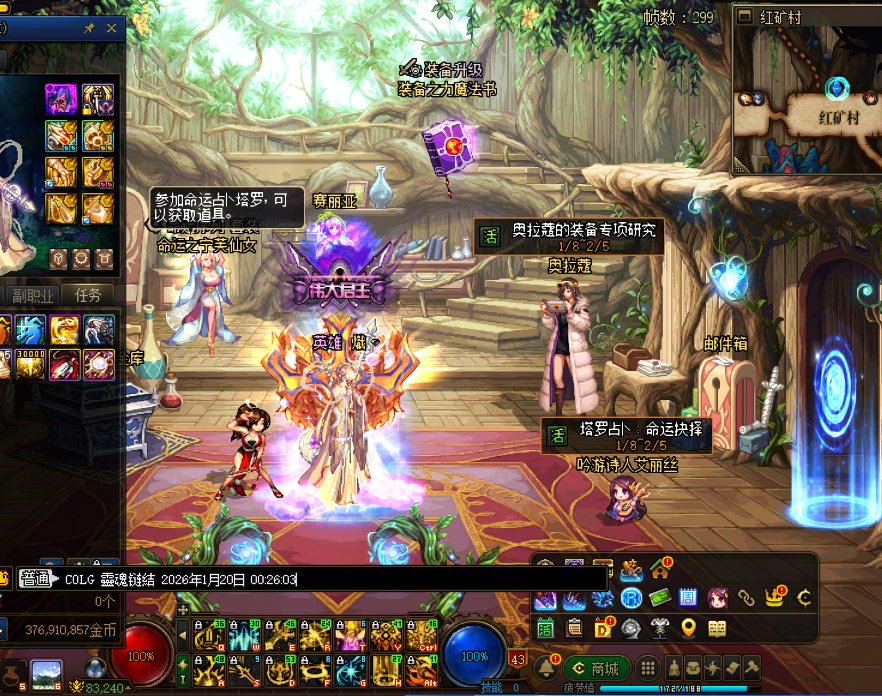Click the blue 周 weekly icon
882x696 pixels.
click(x=688, y=598)
